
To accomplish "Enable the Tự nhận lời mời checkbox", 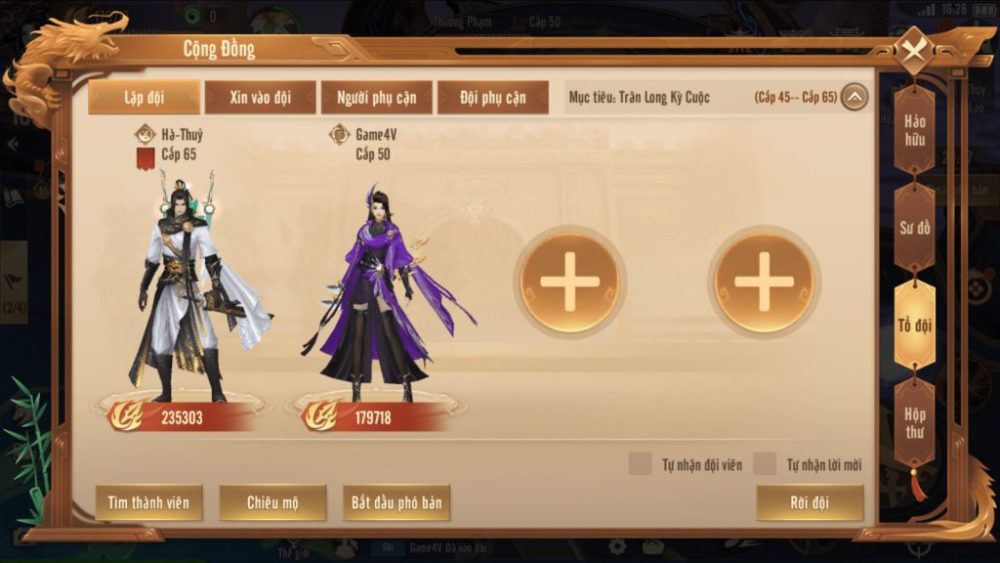I will coord(765,465).
